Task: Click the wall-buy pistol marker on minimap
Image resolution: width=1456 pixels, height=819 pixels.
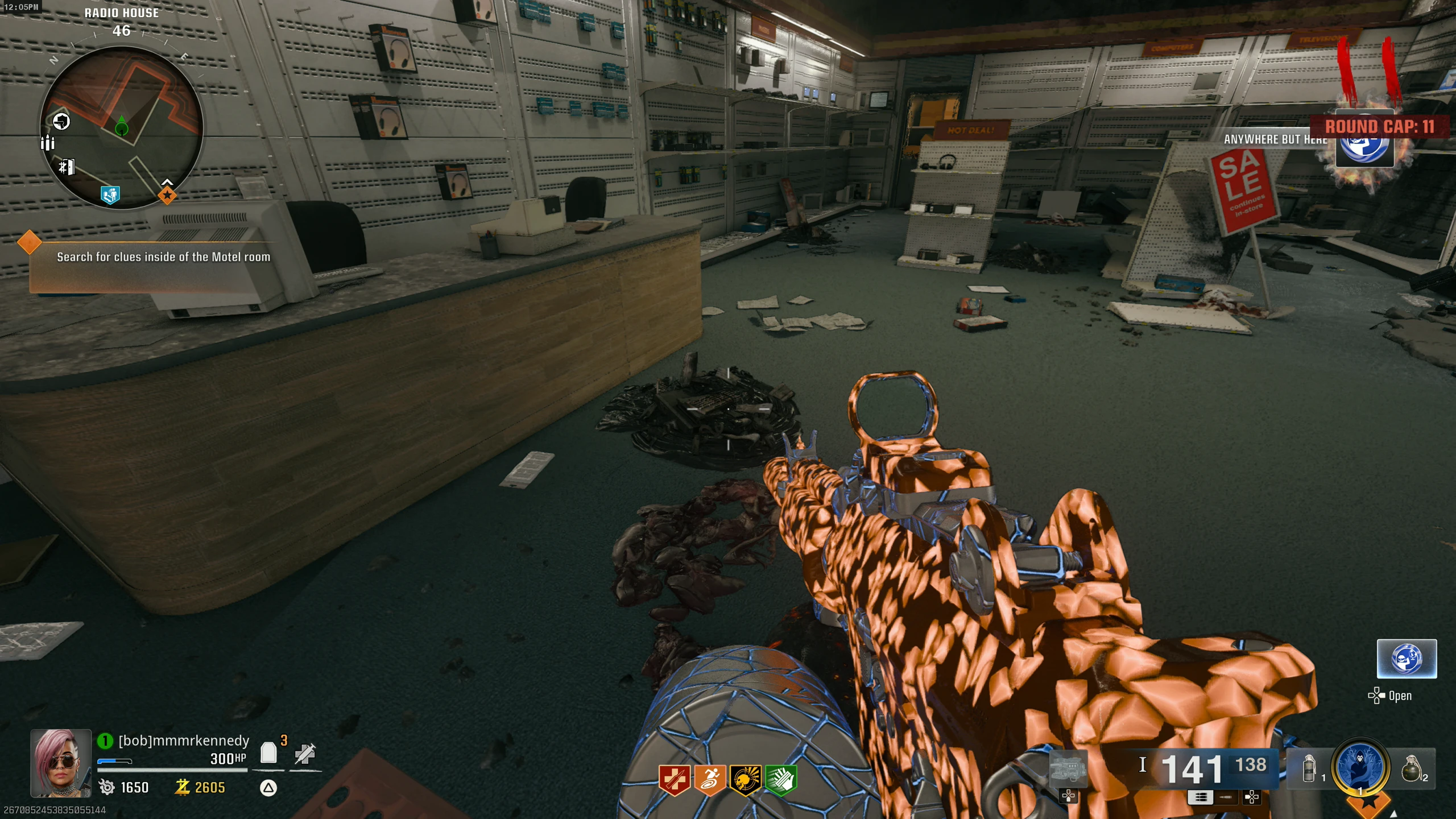Action: (x=61, y=121)
